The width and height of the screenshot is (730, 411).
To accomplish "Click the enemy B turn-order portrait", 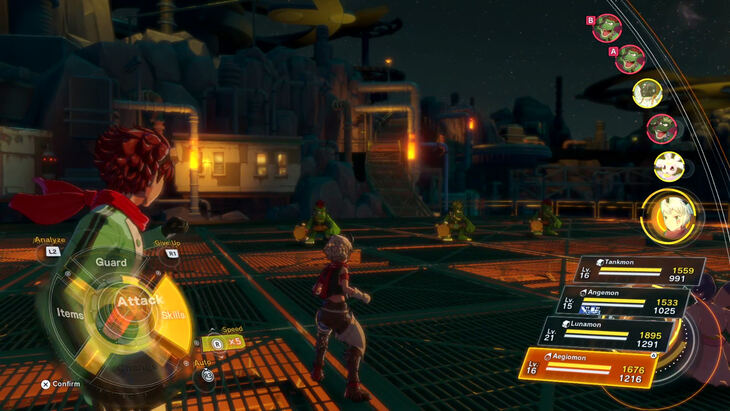I will (608, 28).
